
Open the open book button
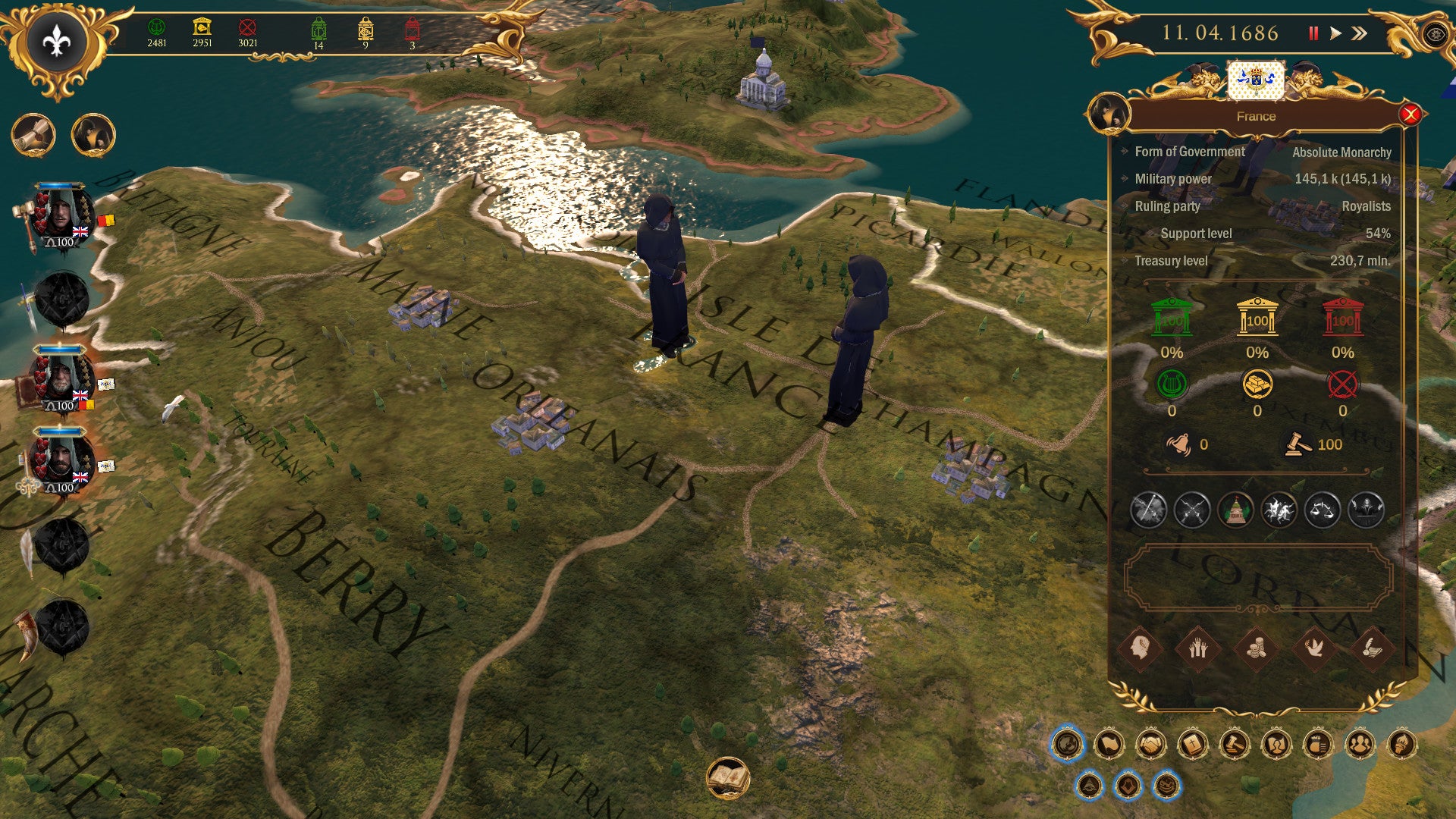coord(728,778)
